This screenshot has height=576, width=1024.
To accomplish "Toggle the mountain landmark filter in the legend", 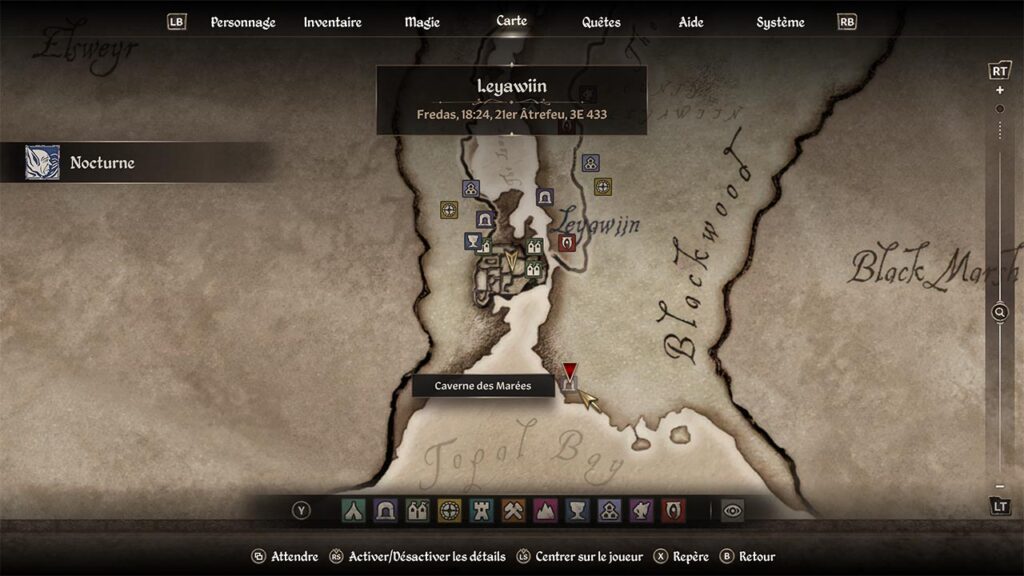I will point(545,511).
